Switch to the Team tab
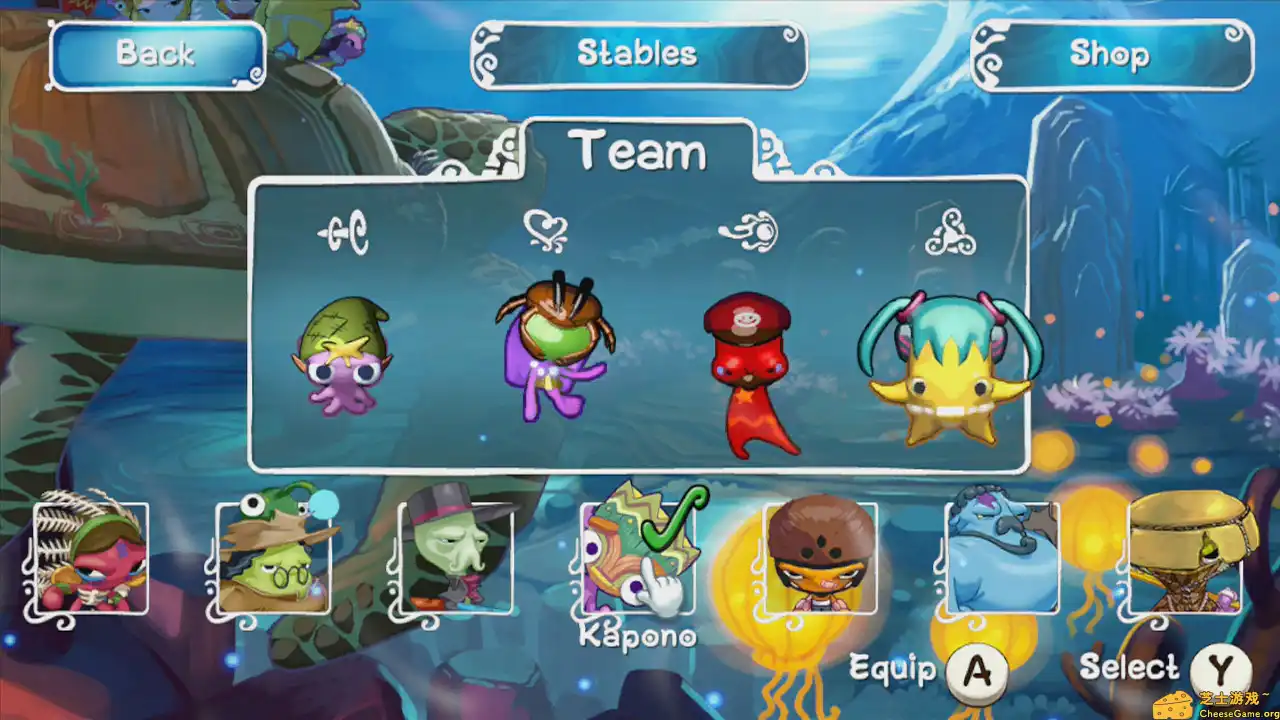Viewport: 1280px width, 720px height. click(640, 150)
